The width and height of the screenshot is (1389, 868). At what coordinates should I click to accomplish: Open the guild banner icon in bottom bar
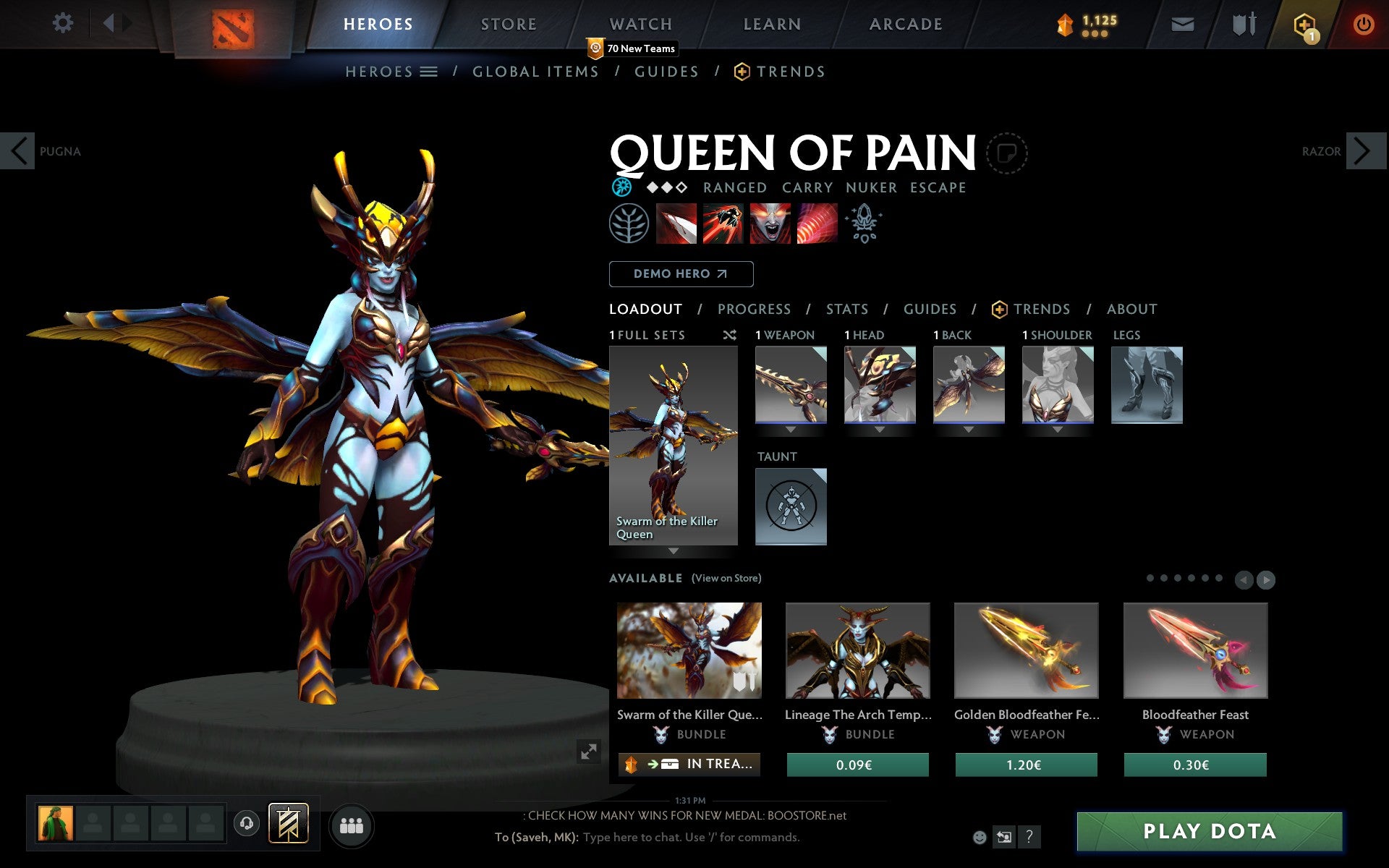tap(289, 822)
